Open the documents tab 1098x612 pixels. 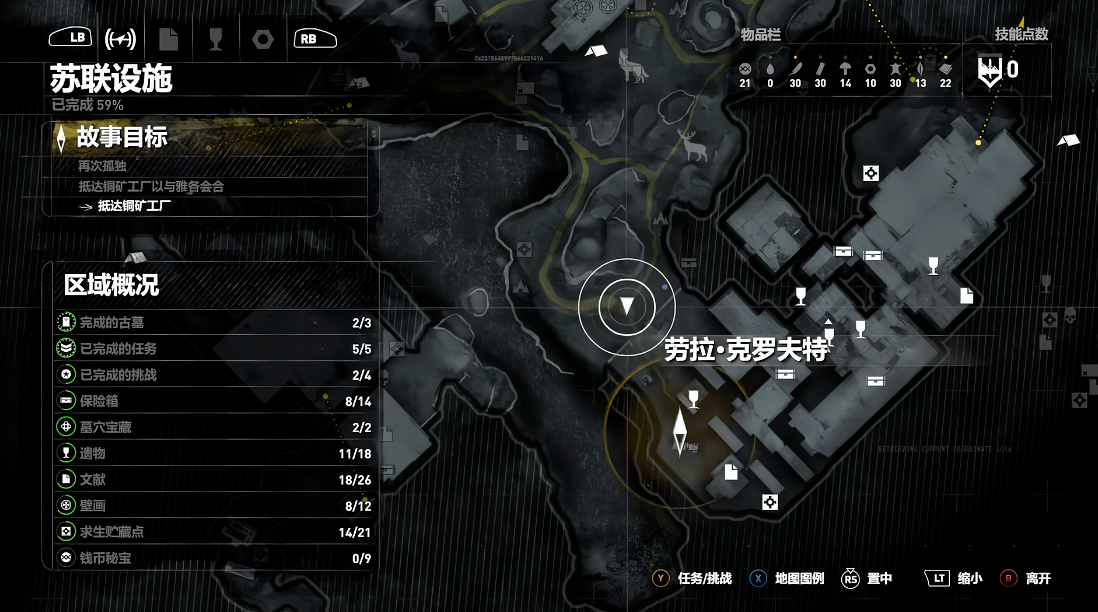coord(168,39)
